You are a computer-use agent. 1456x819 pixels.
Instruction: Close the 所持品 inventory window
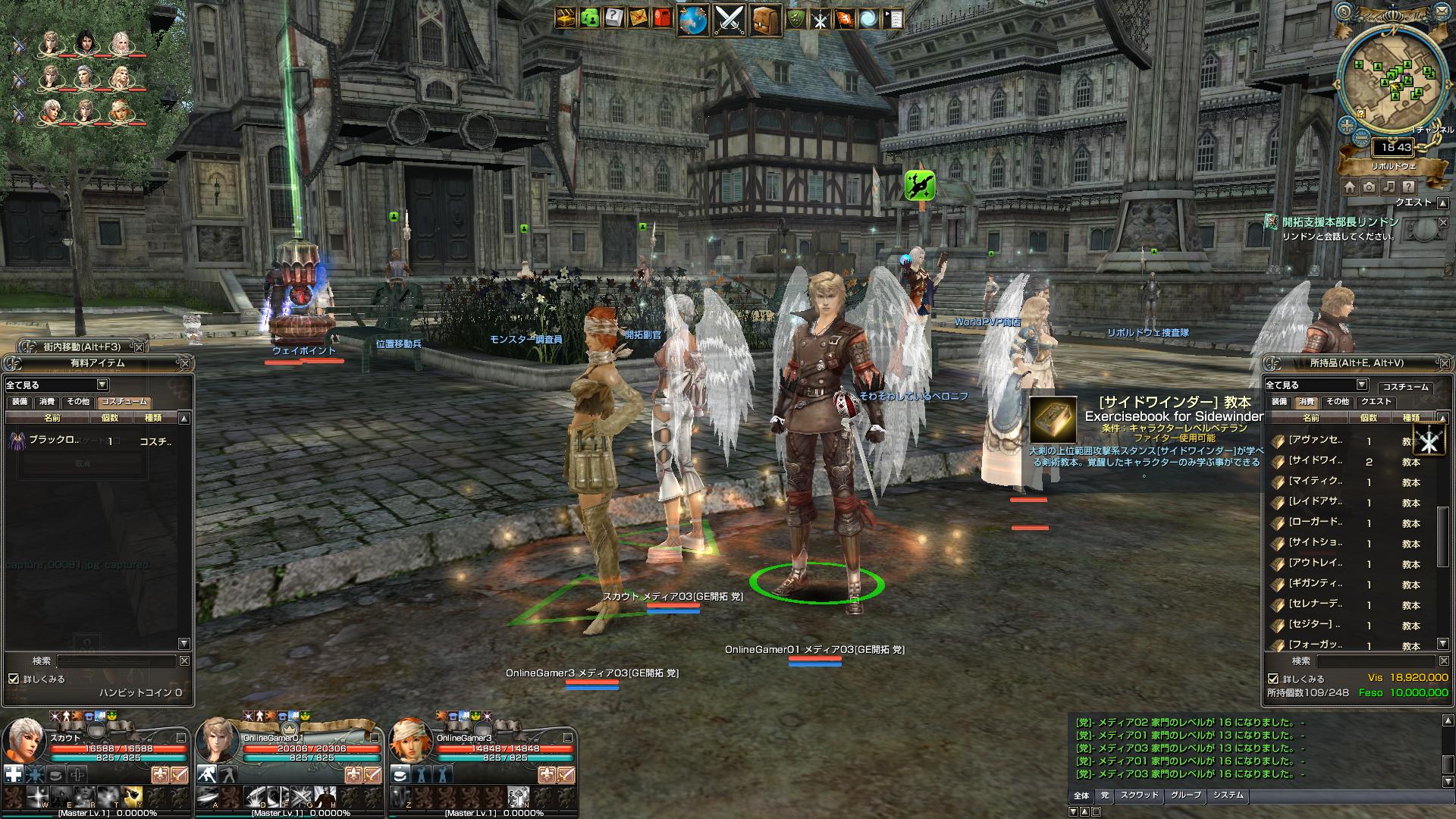coord(1440,363)
